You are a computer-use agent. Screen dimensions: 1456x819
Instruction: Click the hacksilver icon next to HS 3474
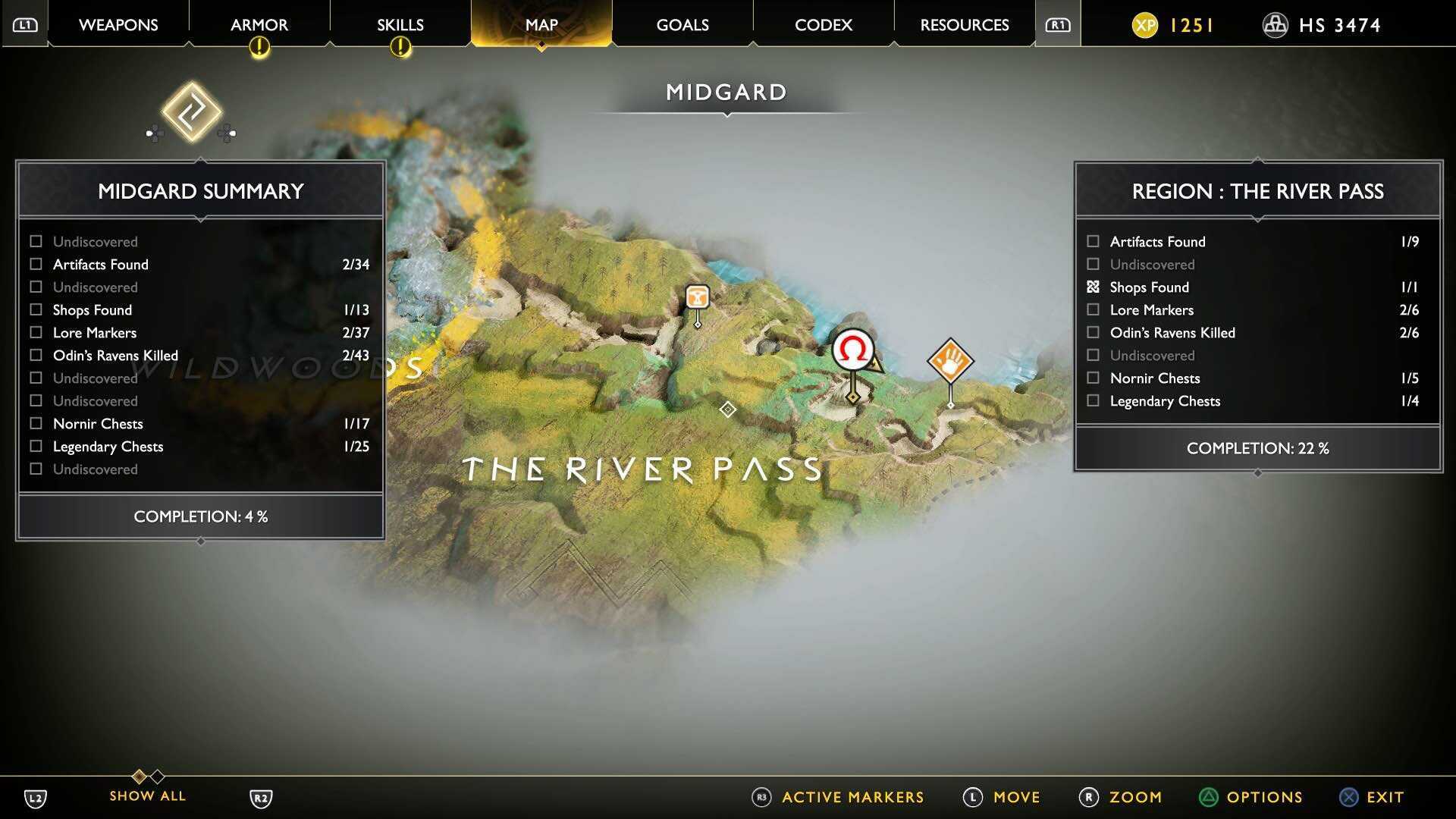1275,25
